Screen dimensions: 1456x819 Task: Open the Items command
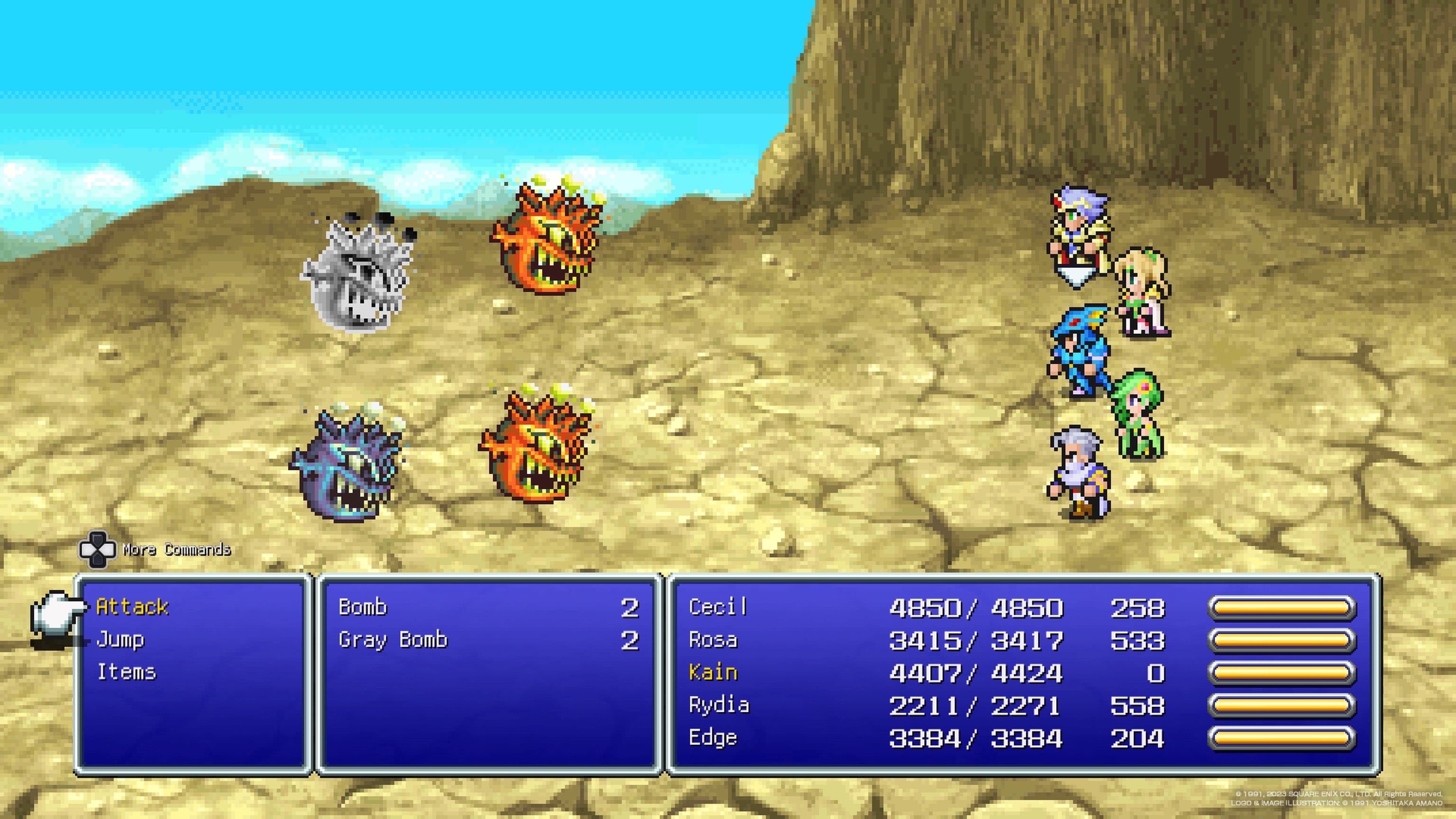click(127, 672)
